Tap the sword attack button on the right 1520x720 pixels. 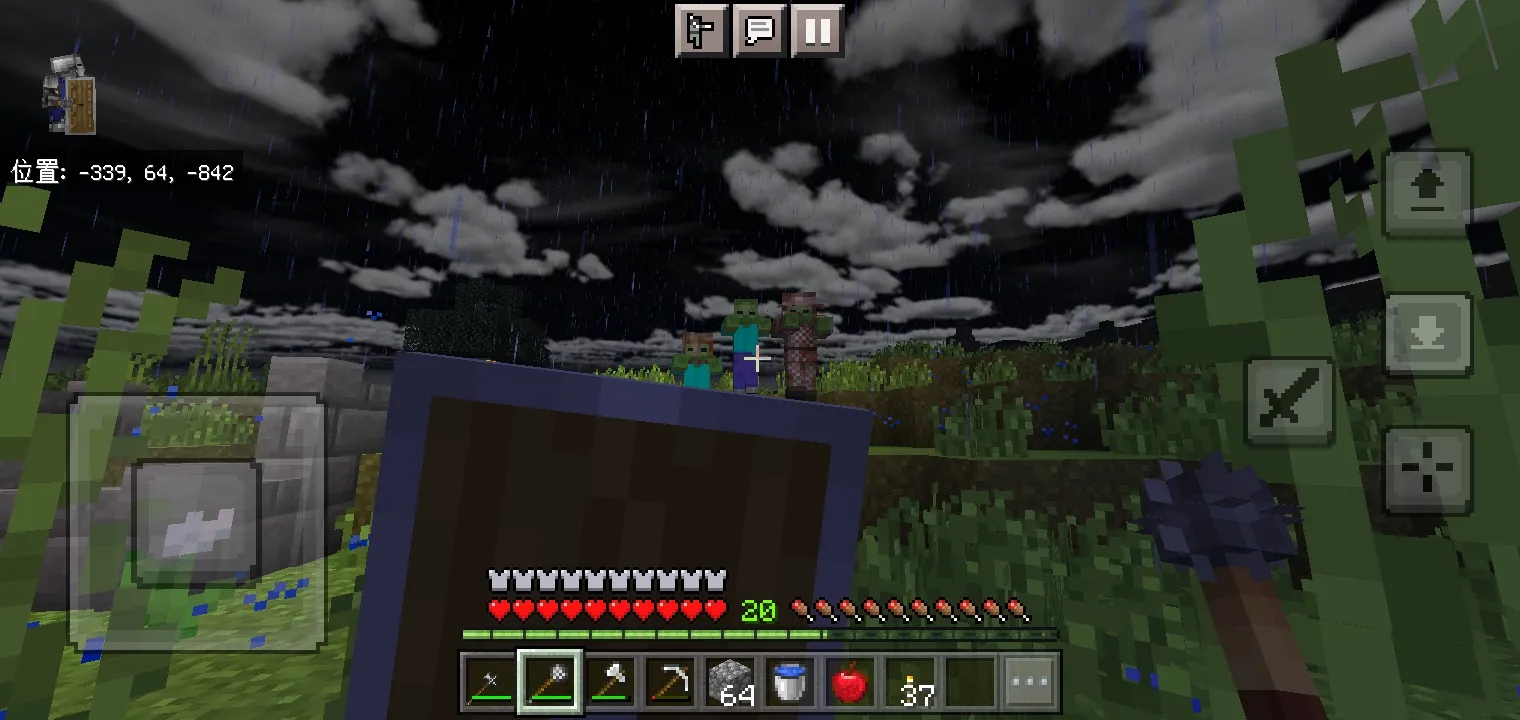click(x=1288, y=400)
